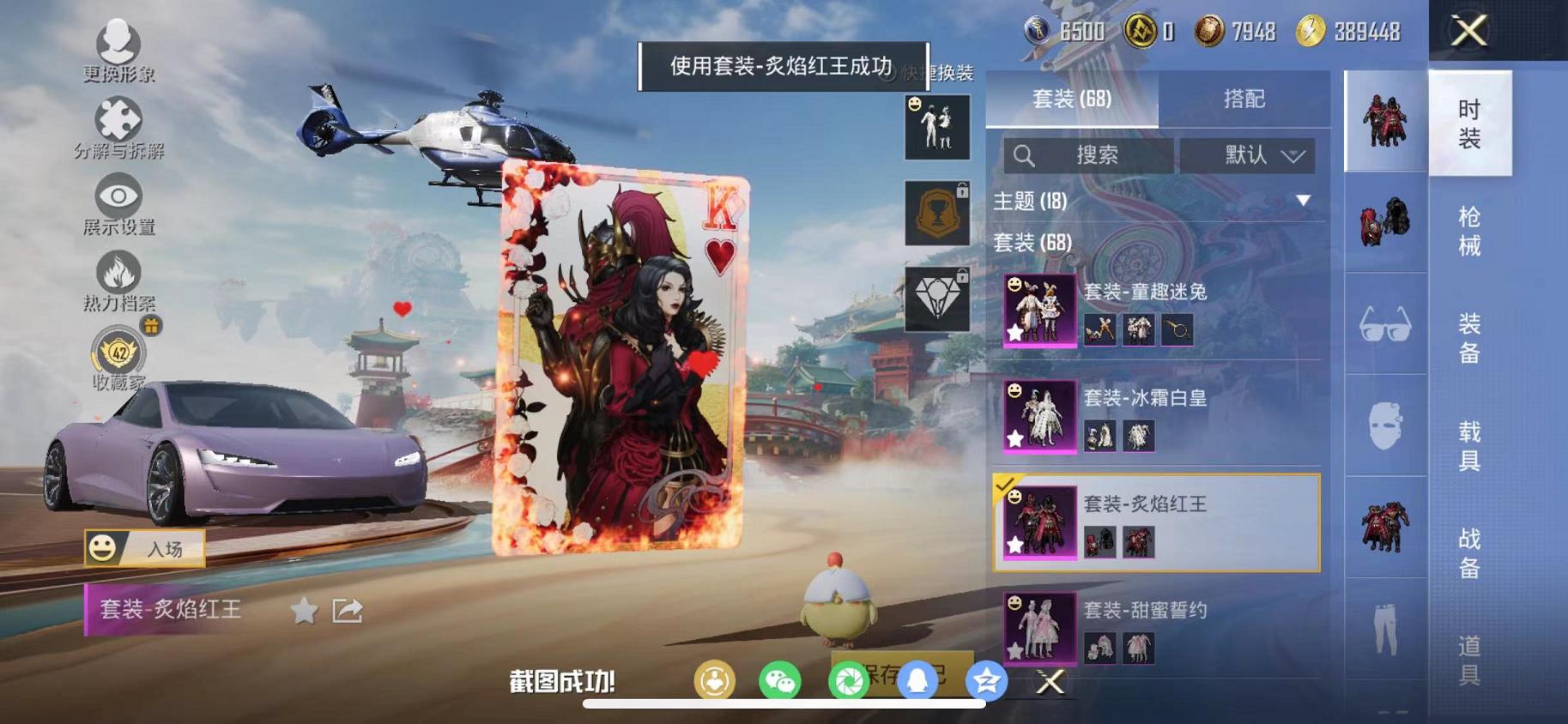Open the 默认 sort order dropdown

tap(1252, 155)
